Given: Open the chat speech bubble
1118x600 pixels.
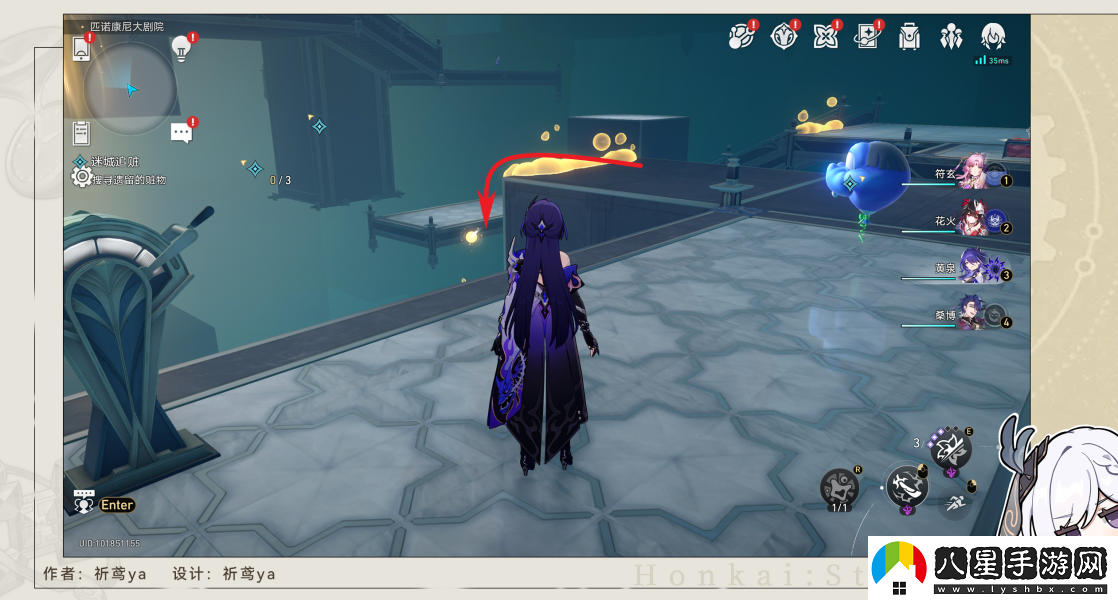Looking at the screenshot, I should click(x=181, y=133).
